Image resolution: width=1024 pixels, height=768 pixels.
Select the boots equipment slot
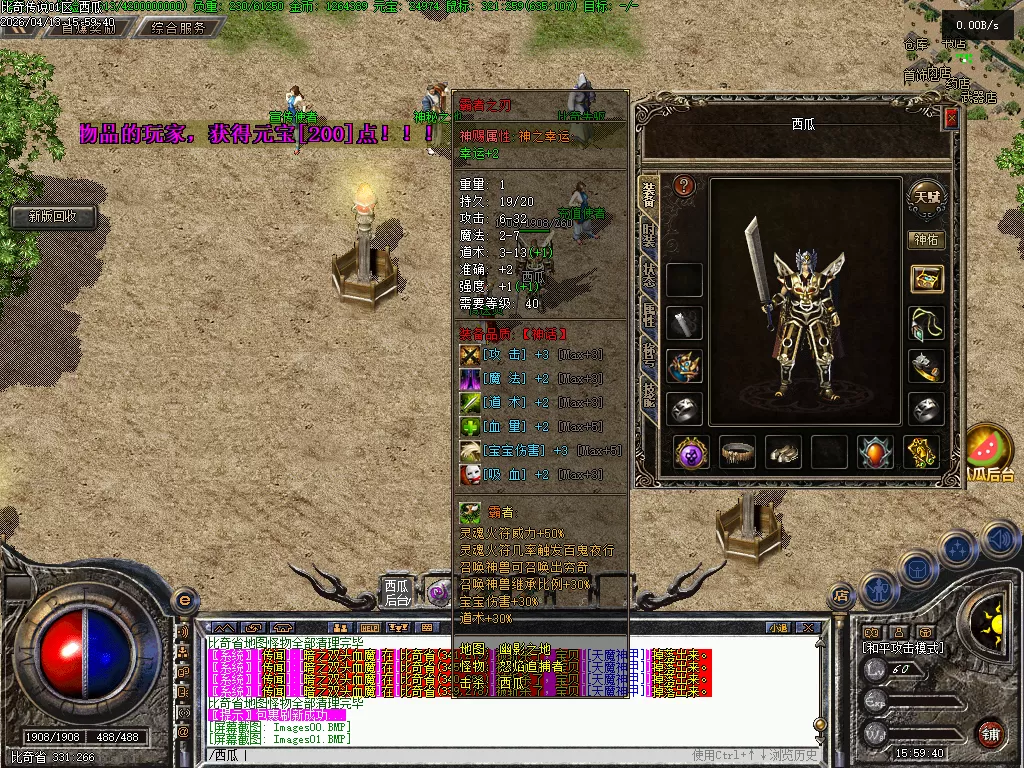point(783,452)
